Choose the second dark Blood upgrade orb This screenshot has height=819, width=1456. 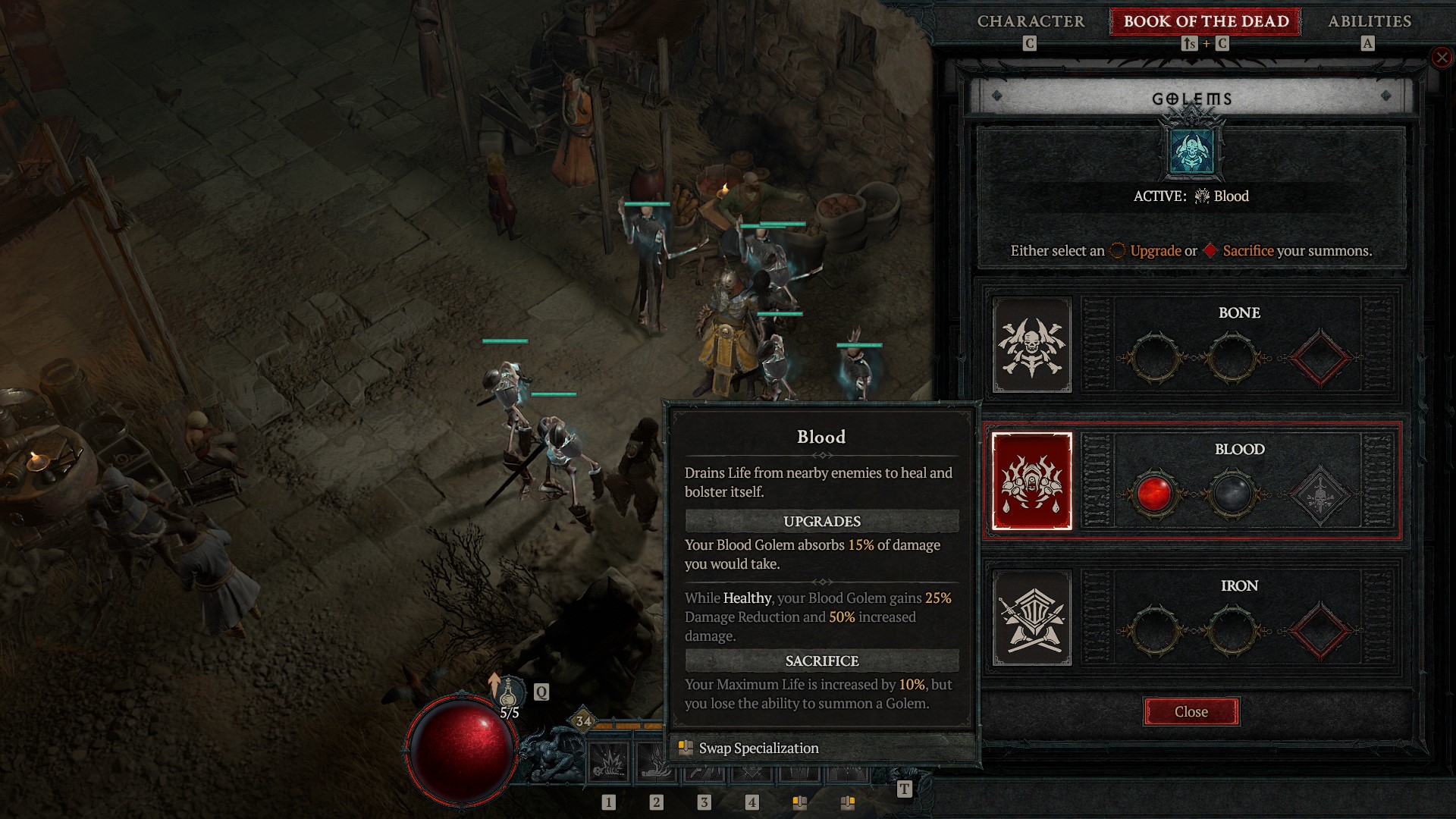coord(1232,494)
